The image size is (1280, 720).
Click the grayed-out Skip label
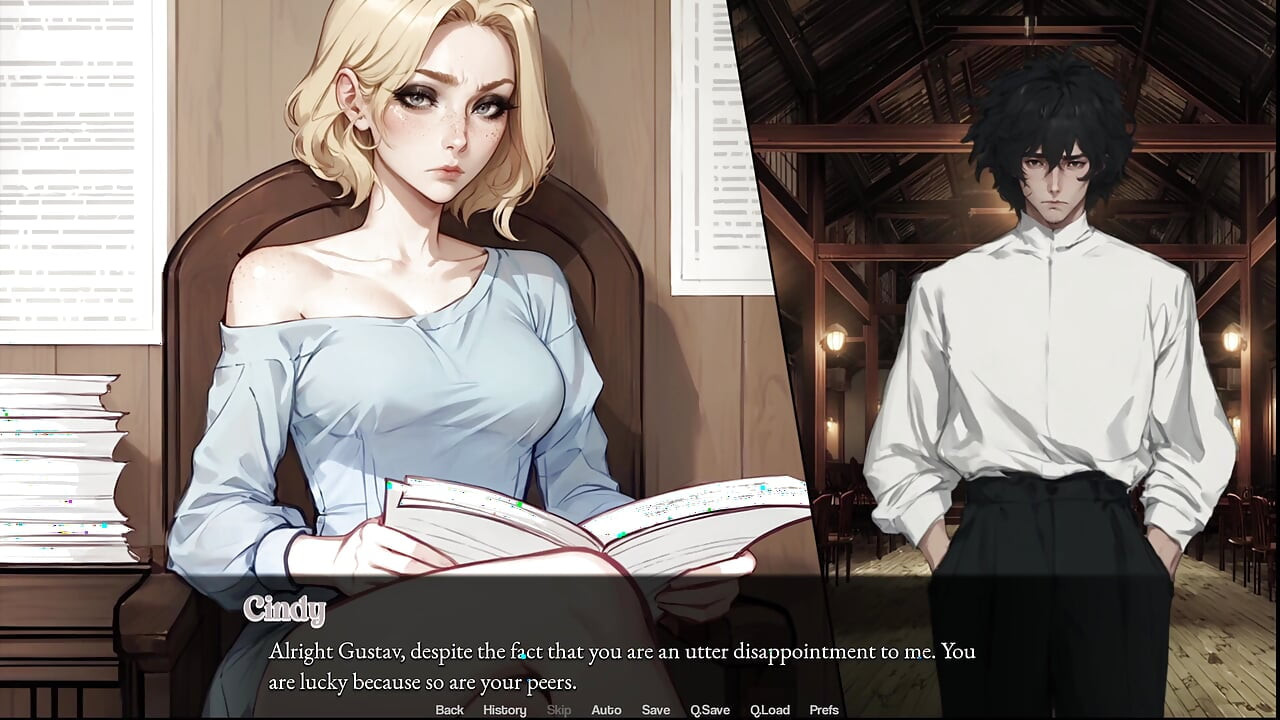(558, 710)
